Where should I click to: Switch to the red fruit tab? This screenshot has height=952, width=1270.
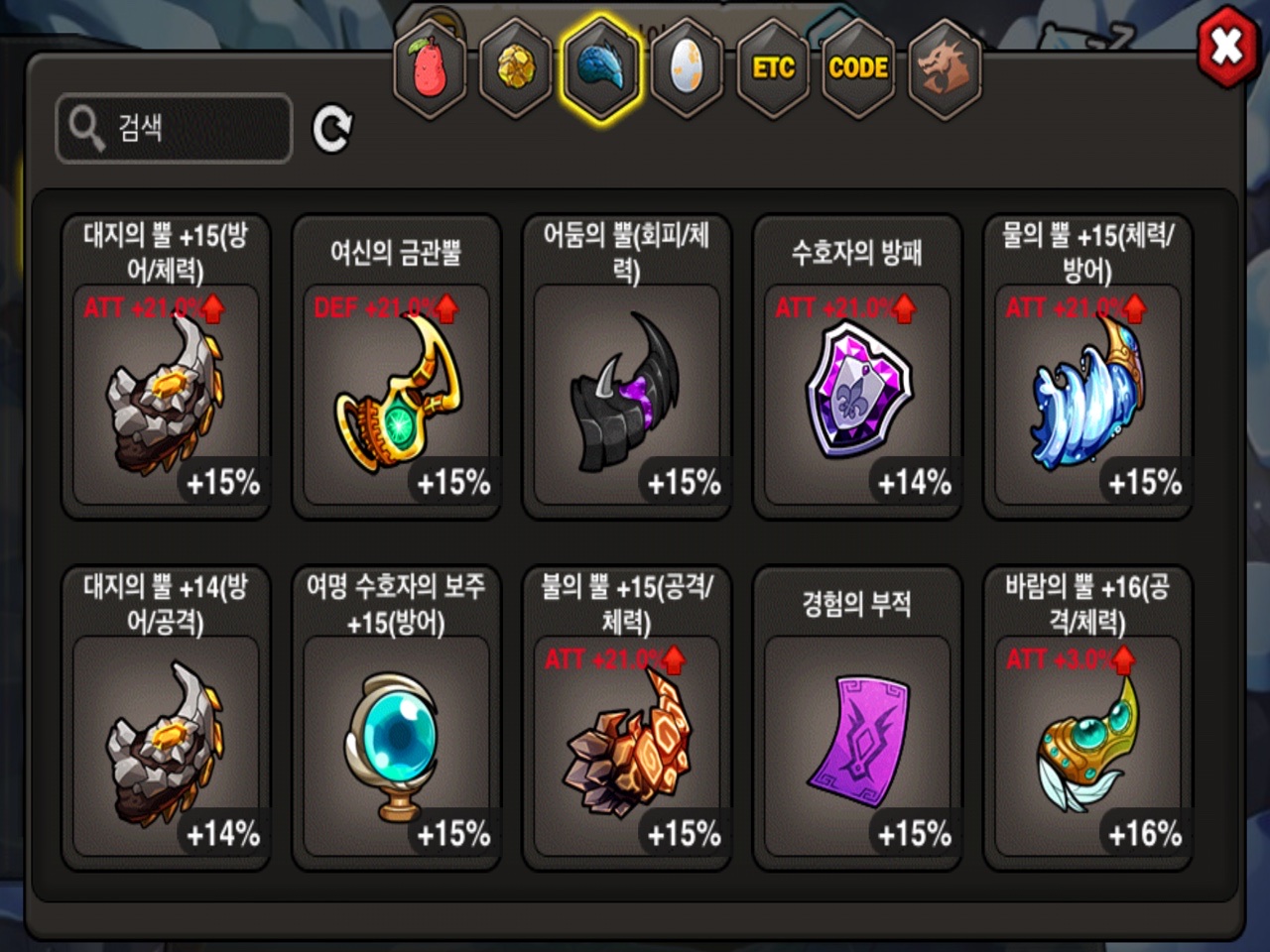pyautogui.click(x=430, y=68)
